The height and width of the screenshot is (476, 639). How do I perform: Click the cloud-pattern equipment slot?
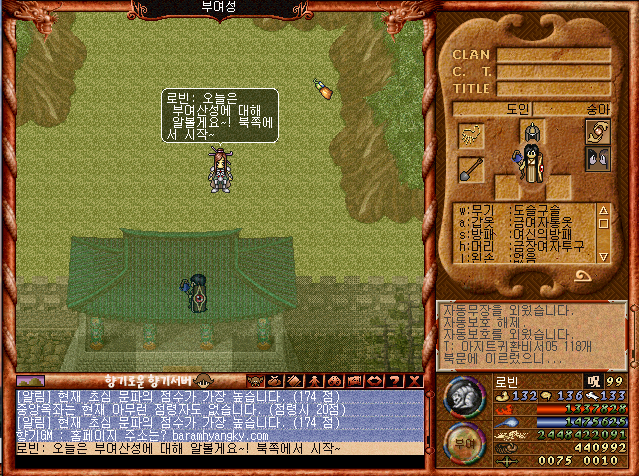pyautogui.click(x=470, y=135)
